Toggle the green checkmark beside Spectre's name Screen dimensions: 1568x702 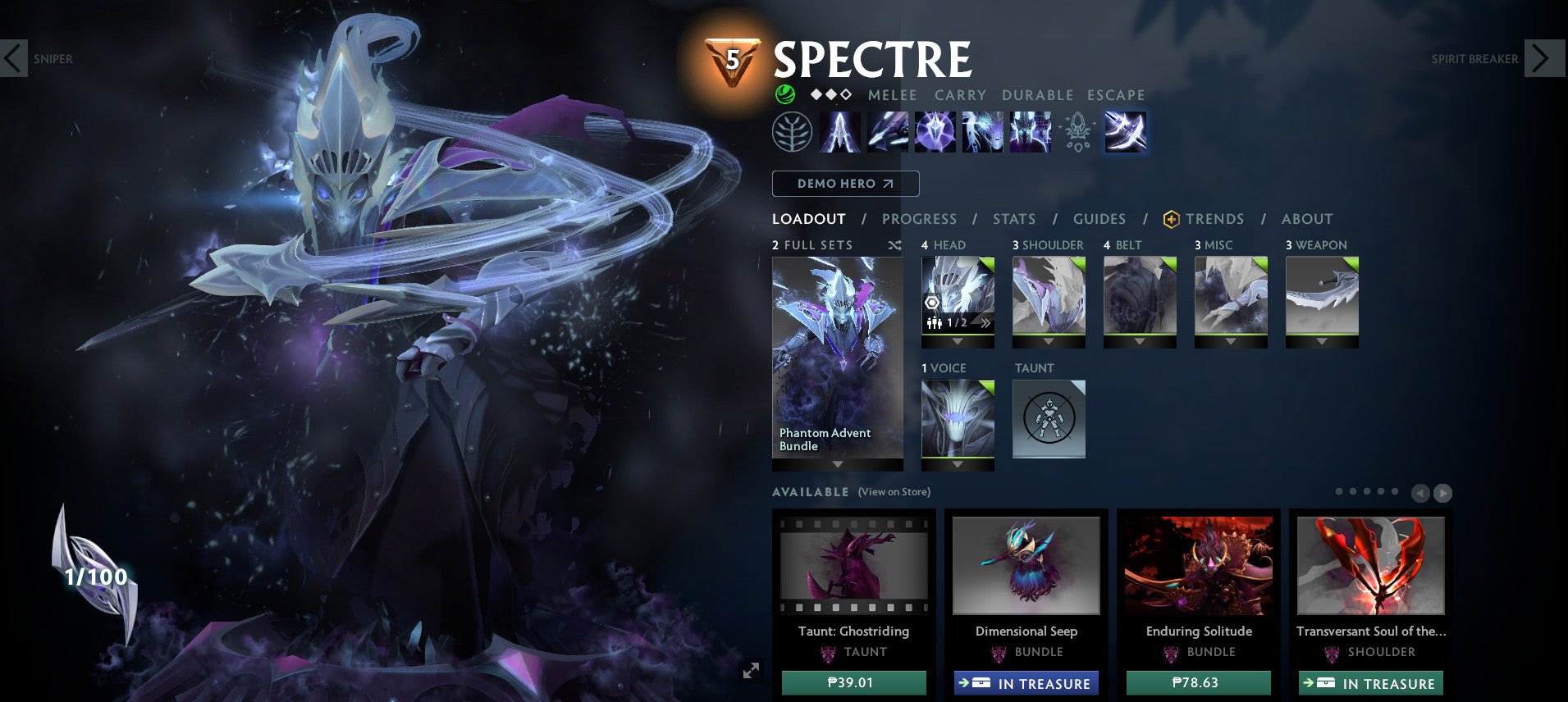pos(786,94)
